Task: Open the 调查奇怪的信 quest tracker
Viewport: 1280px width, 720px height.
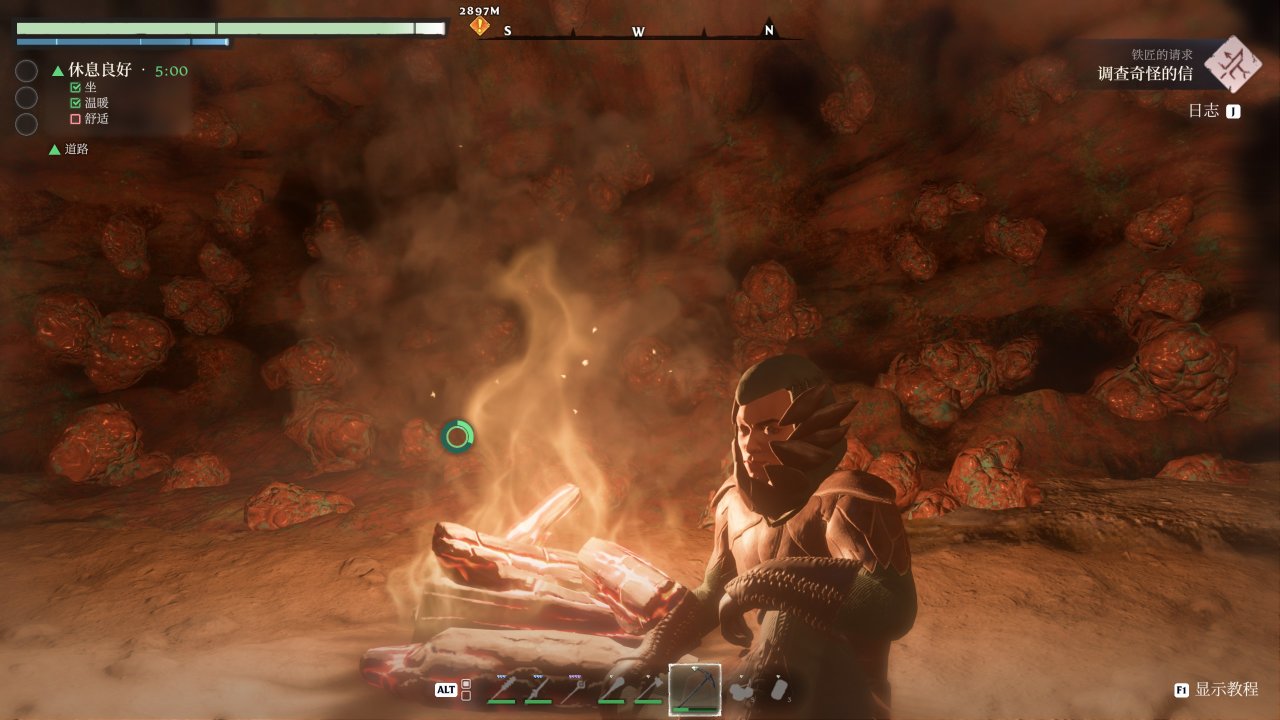Action: tap(1144, 73)
